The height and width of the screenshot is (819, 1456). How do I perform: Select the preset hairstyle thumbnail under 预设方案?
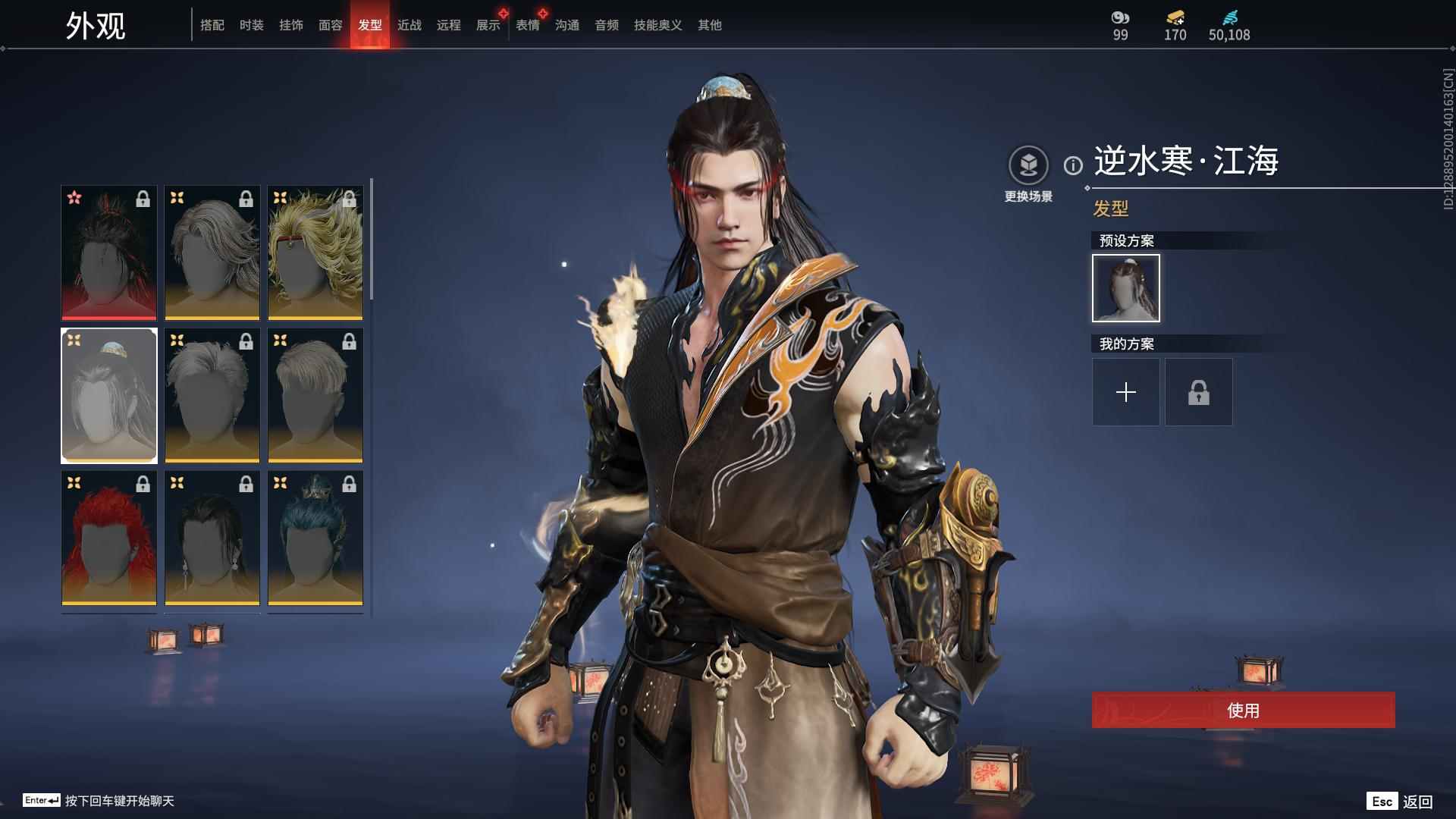[x=1125, y=288]
